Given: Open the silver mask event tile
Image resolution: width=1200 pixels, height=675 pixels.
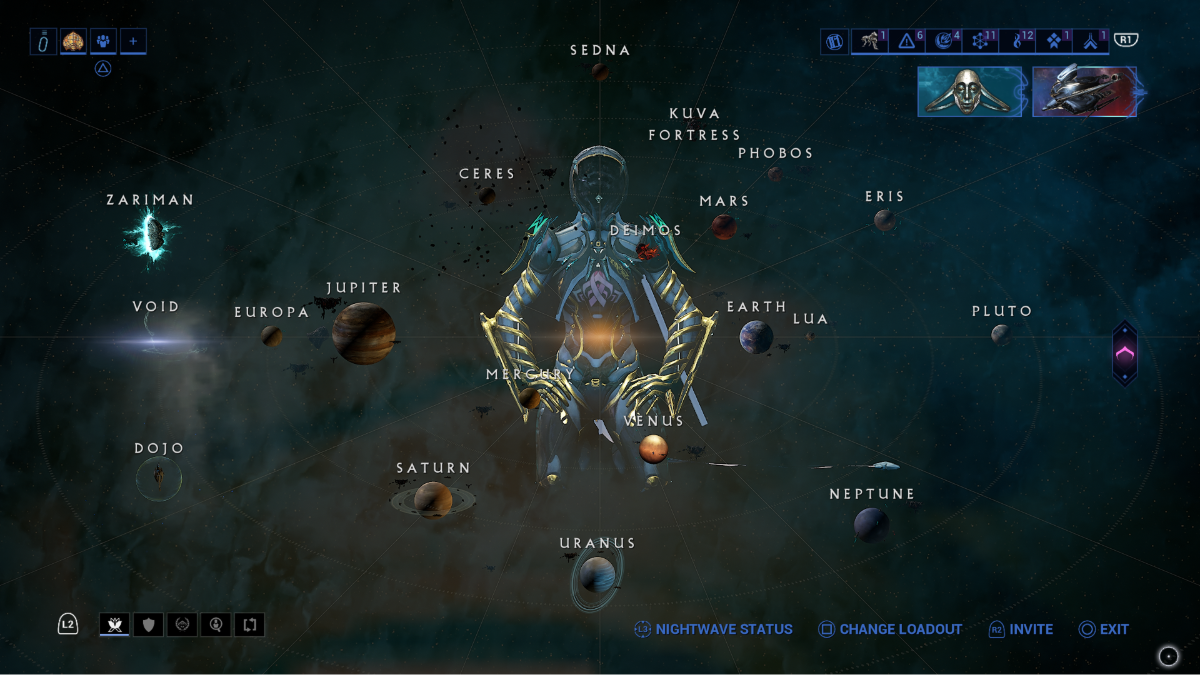Looking at the screenshot, I should [x=969, y=91].
